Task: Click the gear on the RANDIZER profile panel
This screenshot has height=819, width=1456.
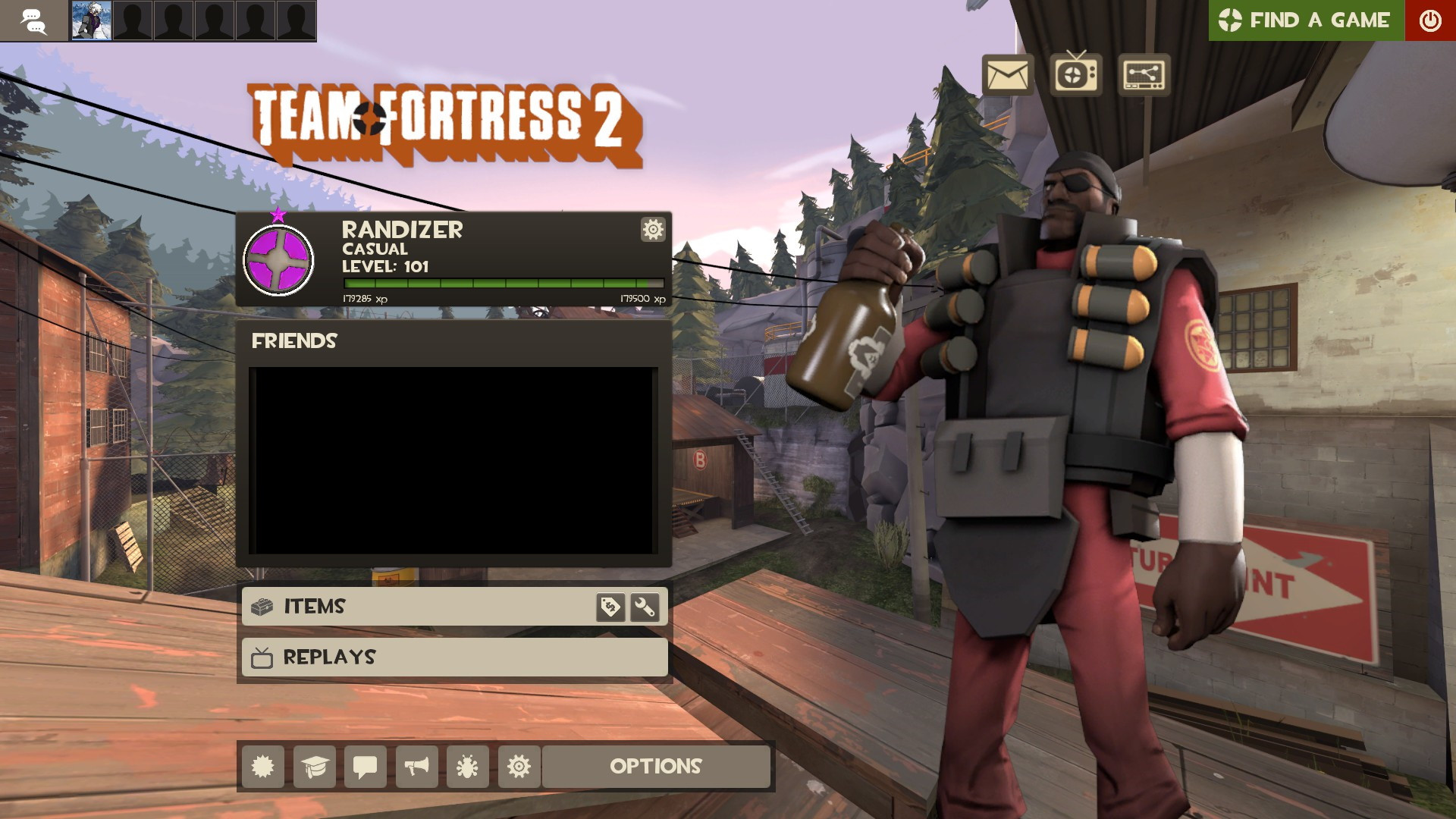Action: tap(652, 229)
